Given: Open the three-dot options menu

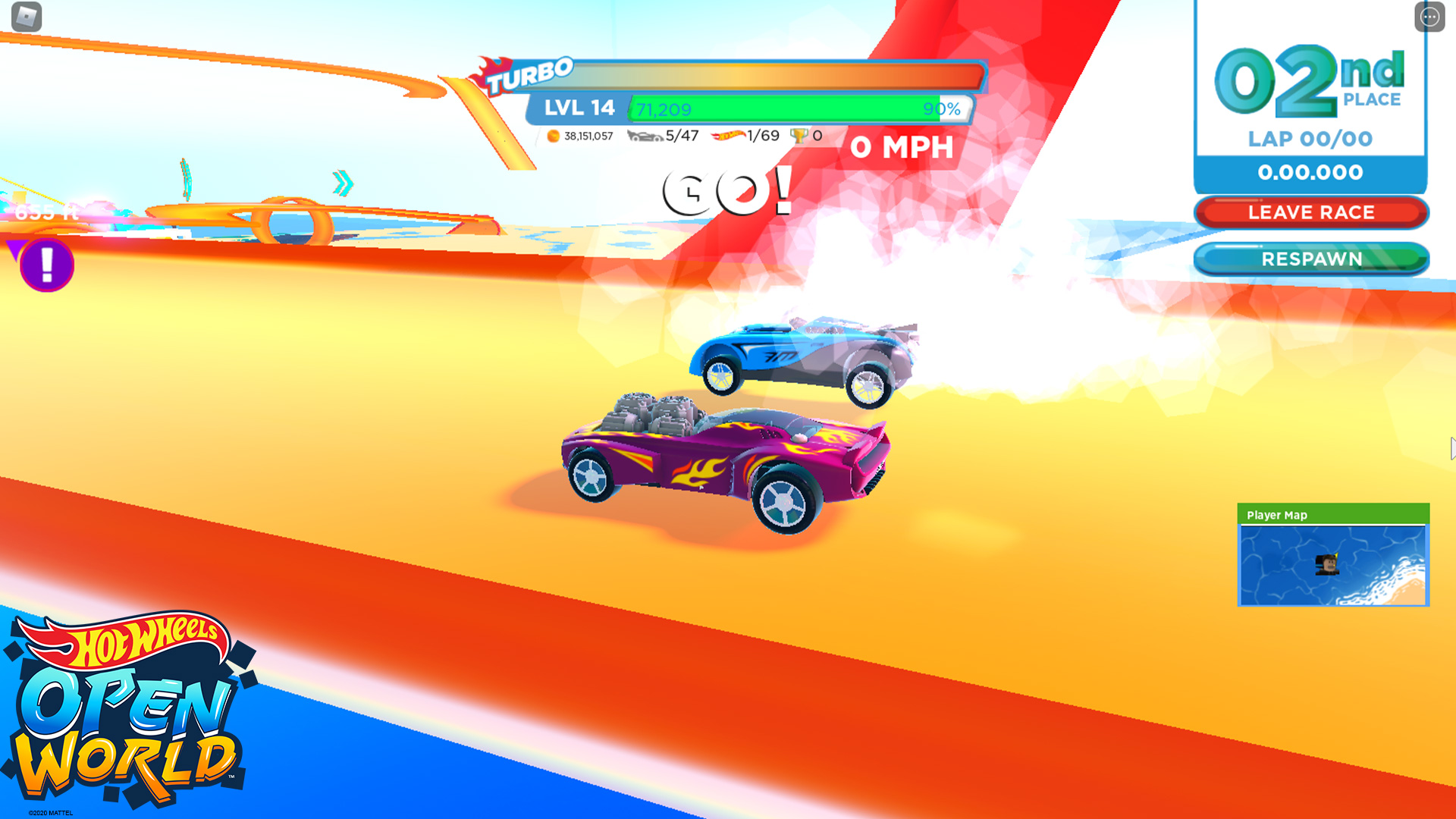Looking at the screenshot, I should pos(1429,17).
